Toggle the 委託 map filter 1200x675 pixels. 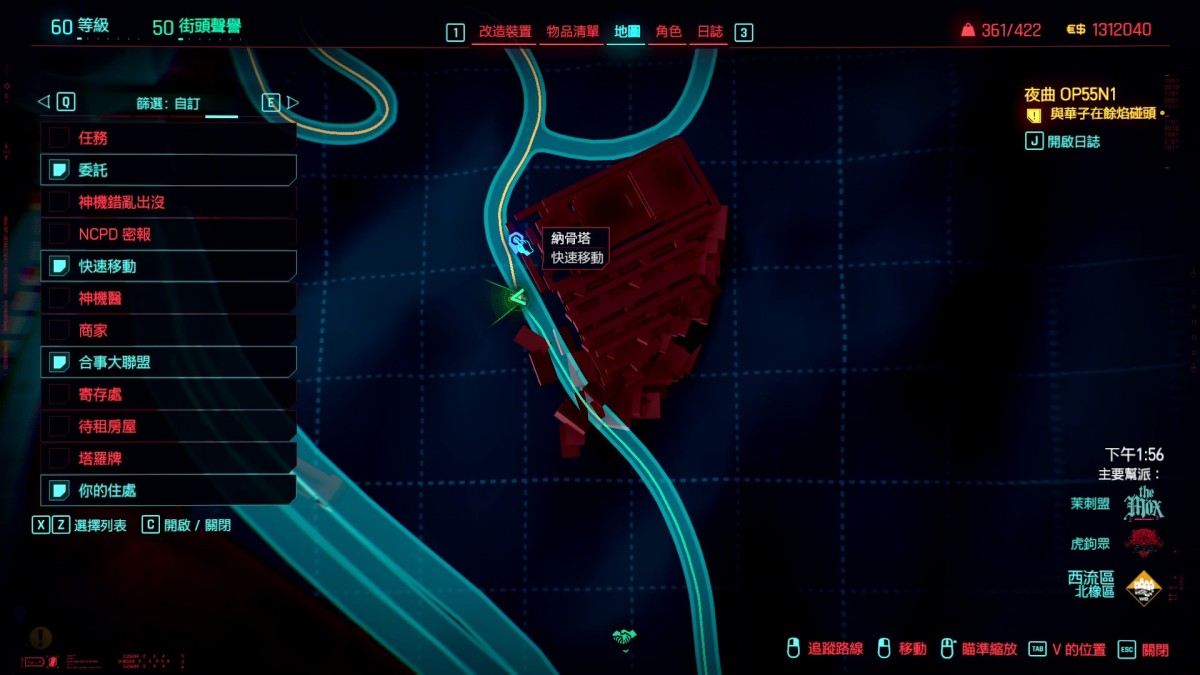pos(168,170)
